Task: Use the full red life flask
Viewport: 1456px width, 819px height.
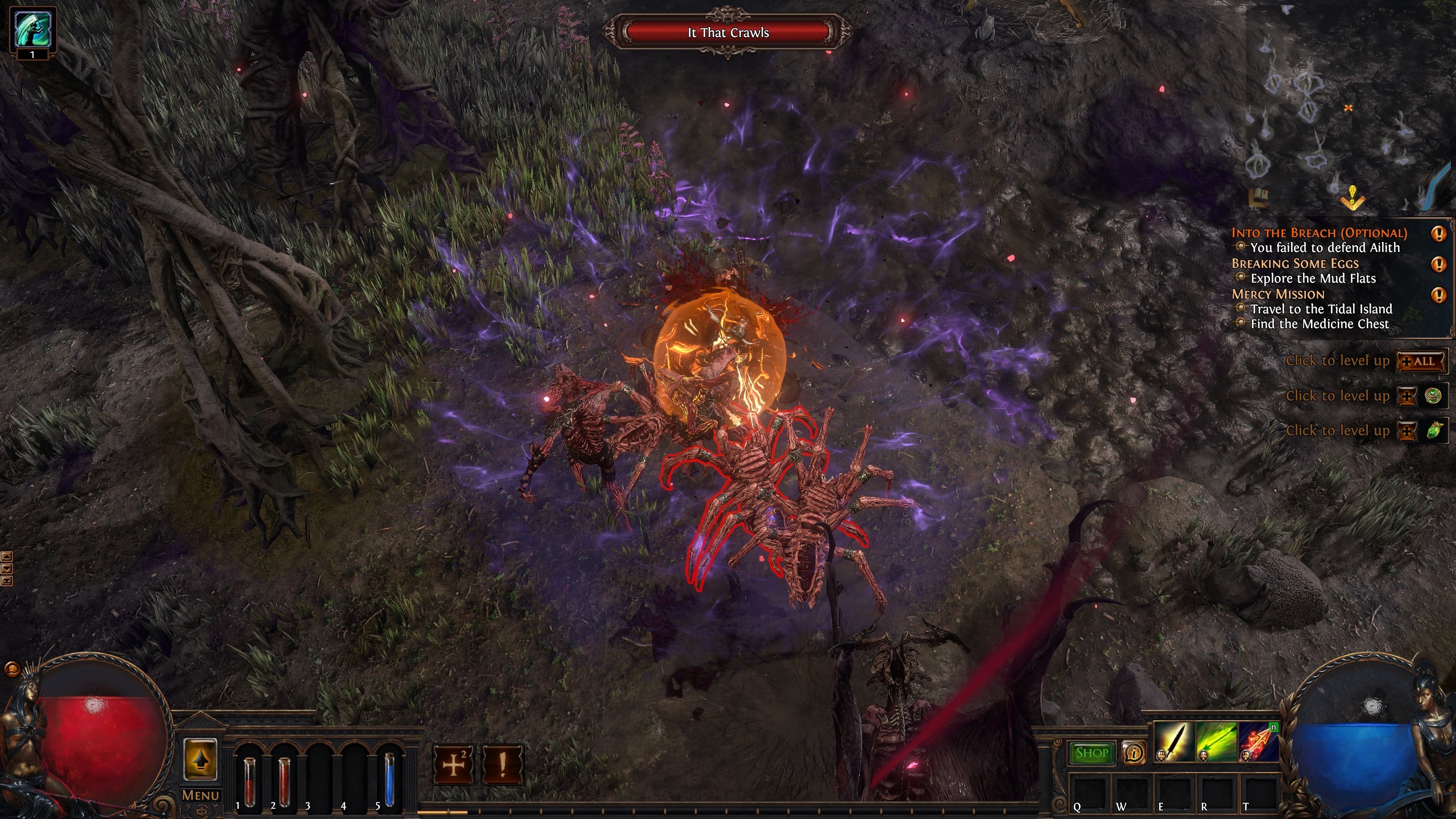Action: [x=284, y=781]
